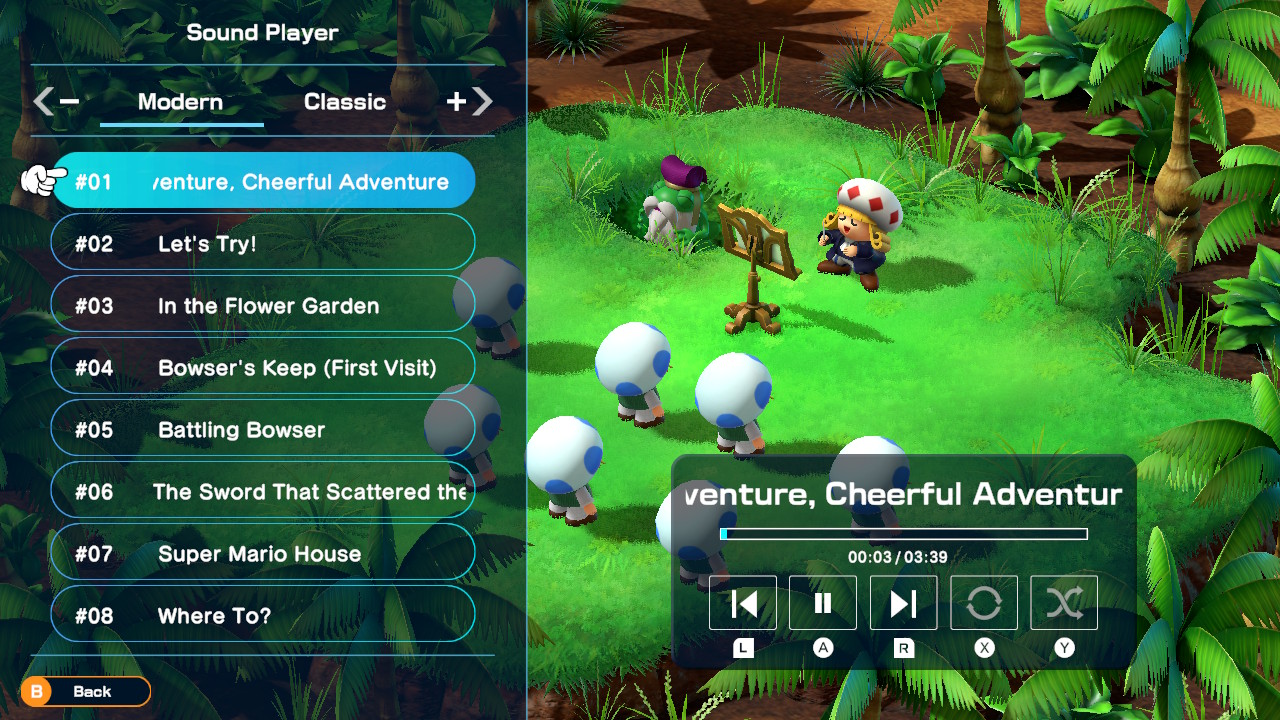
Task: Pause the current song
Action: click(823, 603)
